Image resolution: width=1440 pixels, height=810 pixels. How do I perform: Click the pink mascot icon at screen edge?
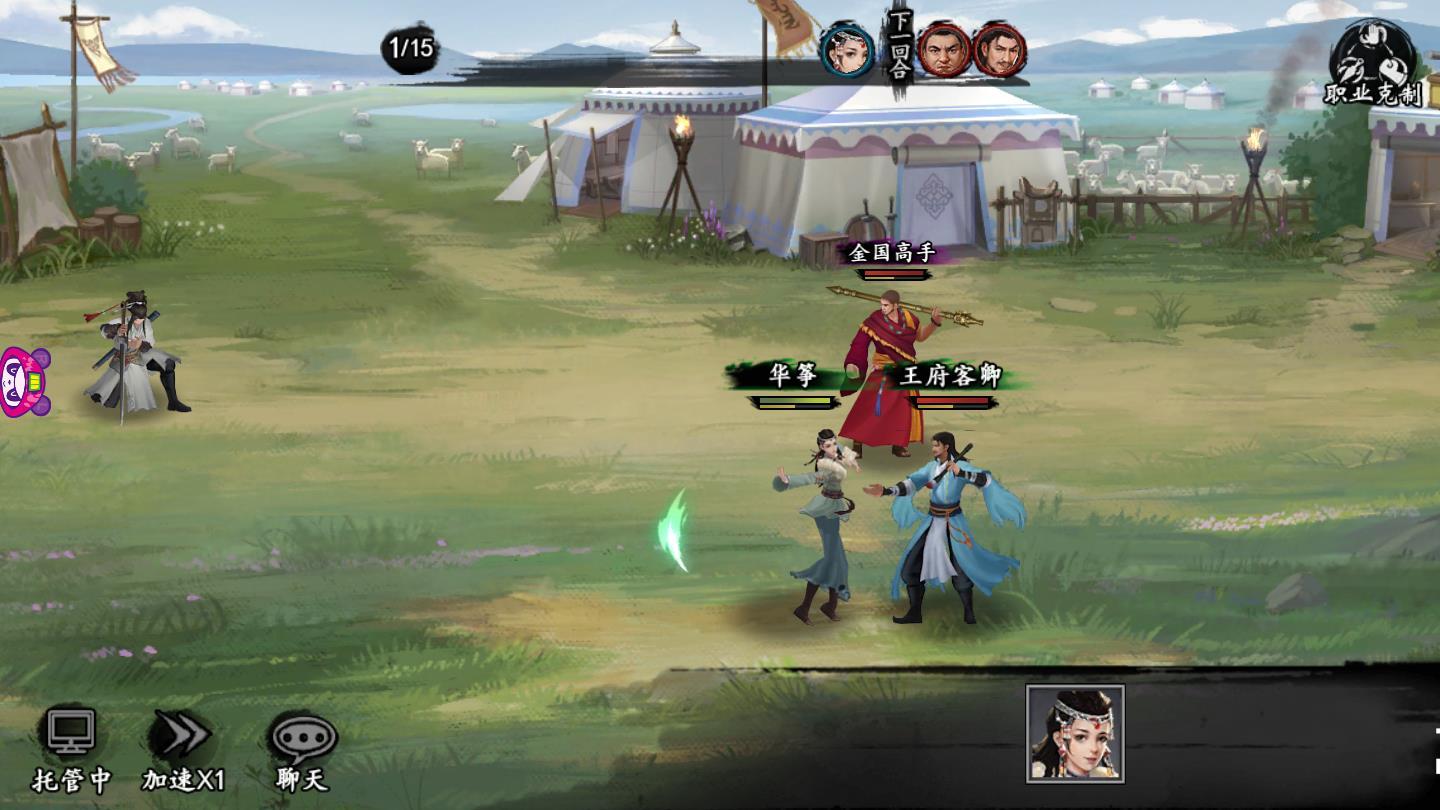coord(22,382)
